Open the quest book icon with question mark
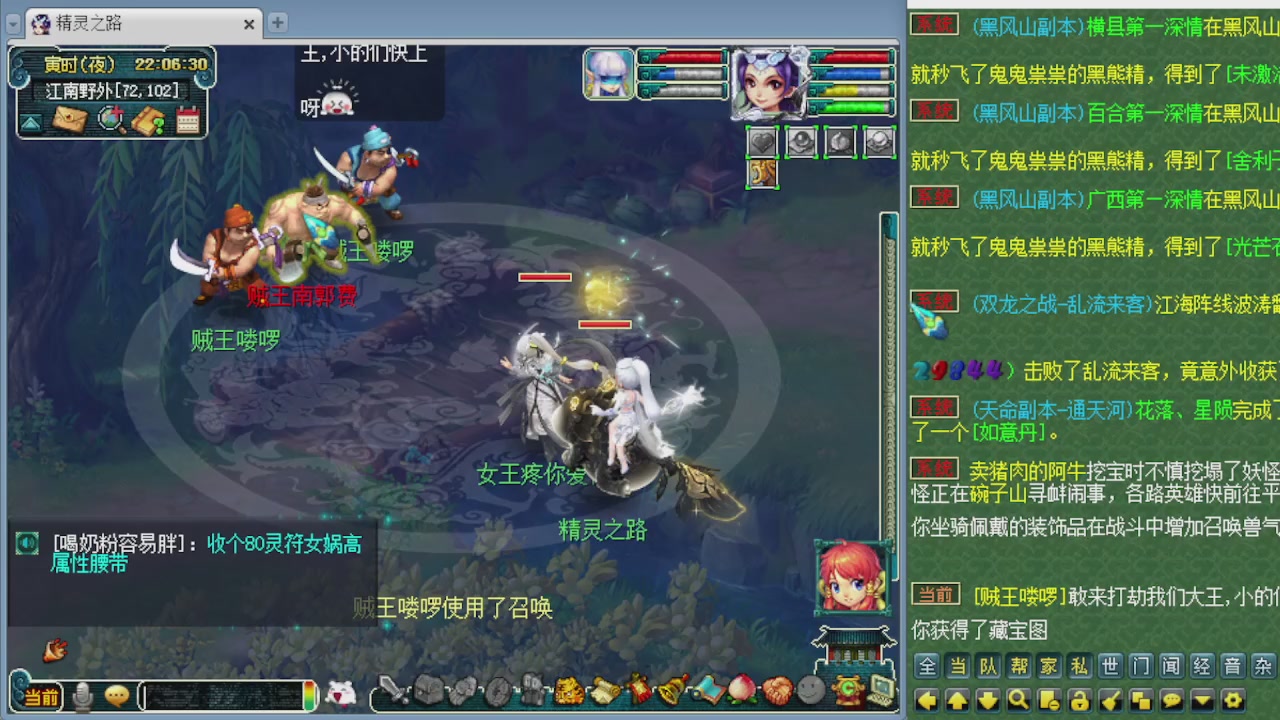 coord(148,118)
